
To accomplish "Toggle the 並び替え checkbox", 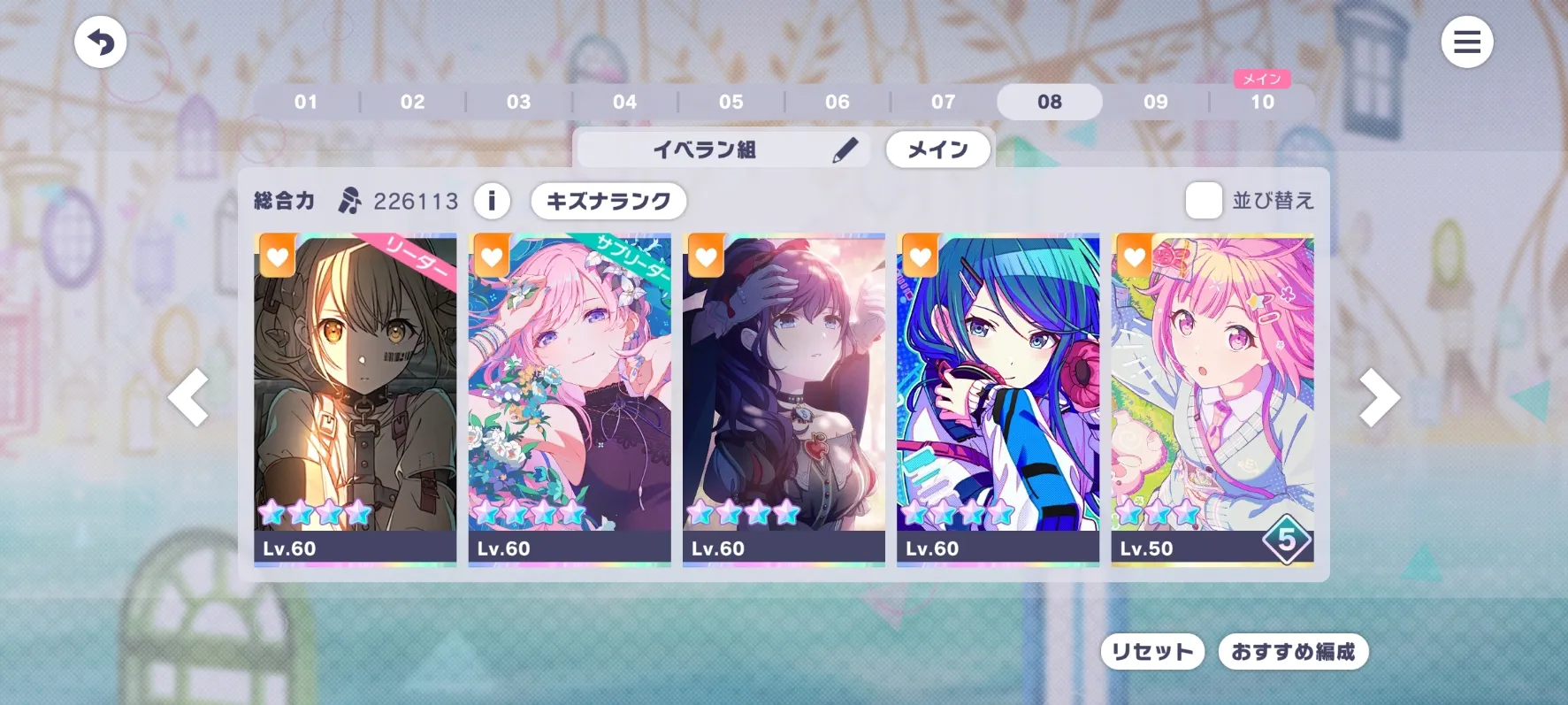I will (x=1204, y=201).
